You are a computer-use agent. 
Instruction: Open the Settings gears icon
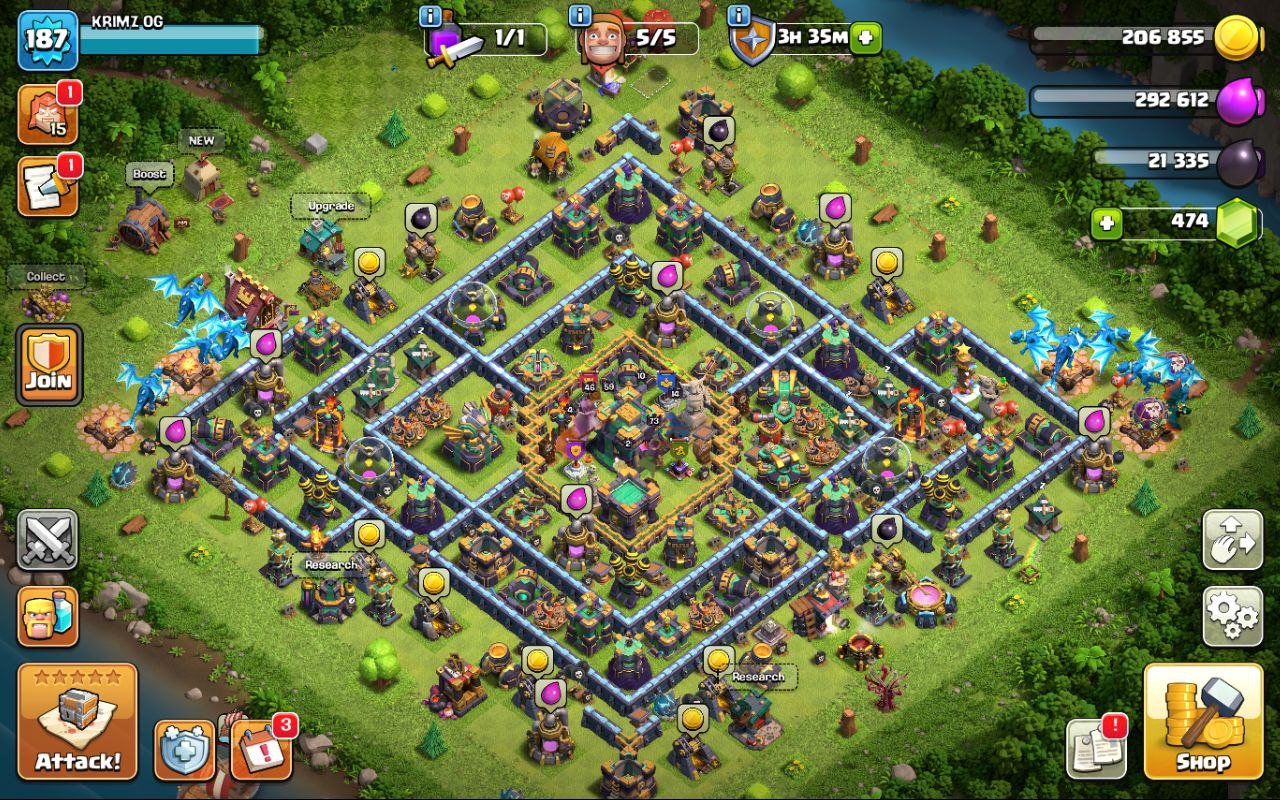(x=1232, y=618)
